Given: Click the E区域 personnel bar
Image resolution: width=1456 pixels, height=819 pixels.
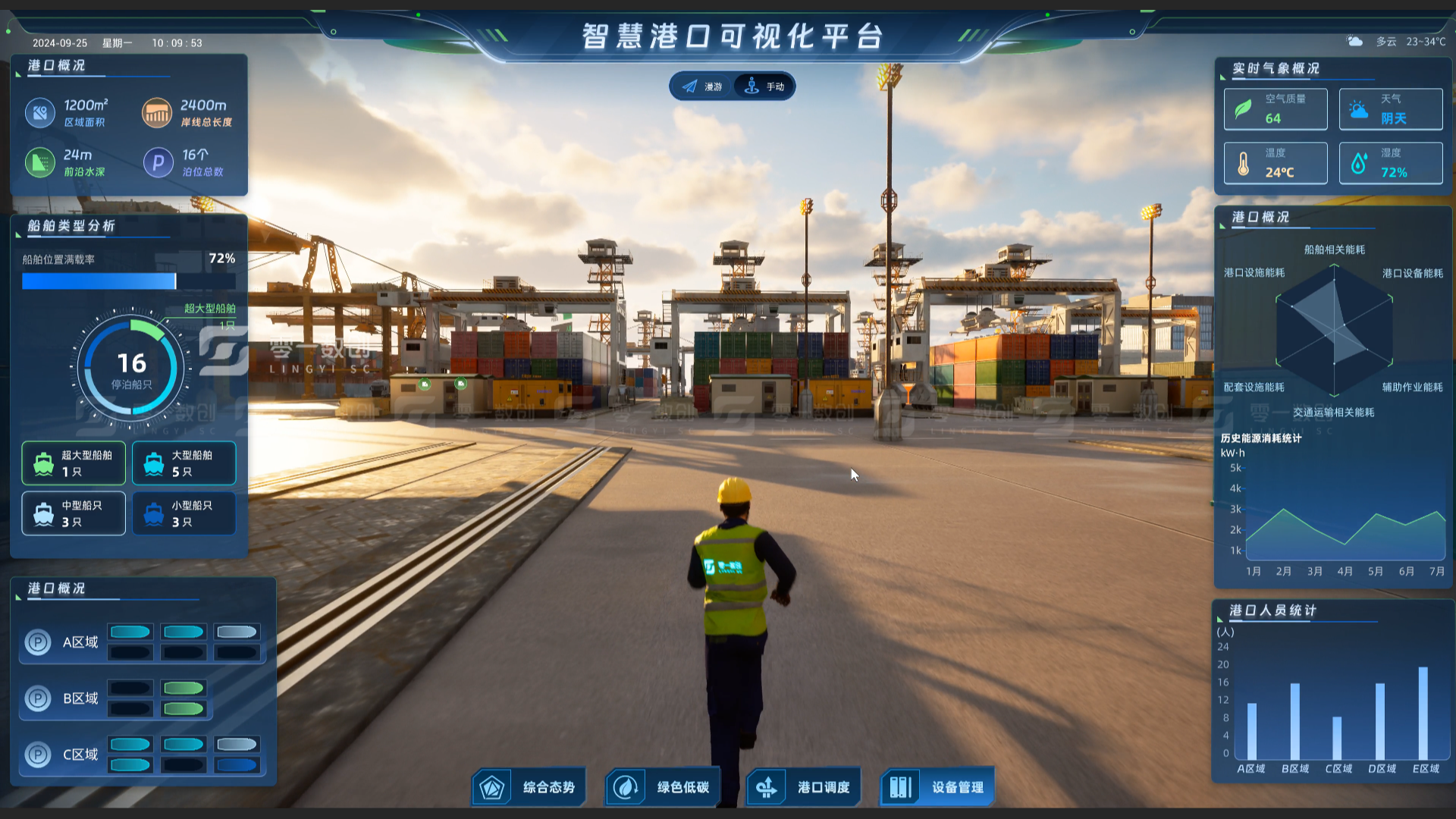Looking at the screenshot, I should [1423, 713].
